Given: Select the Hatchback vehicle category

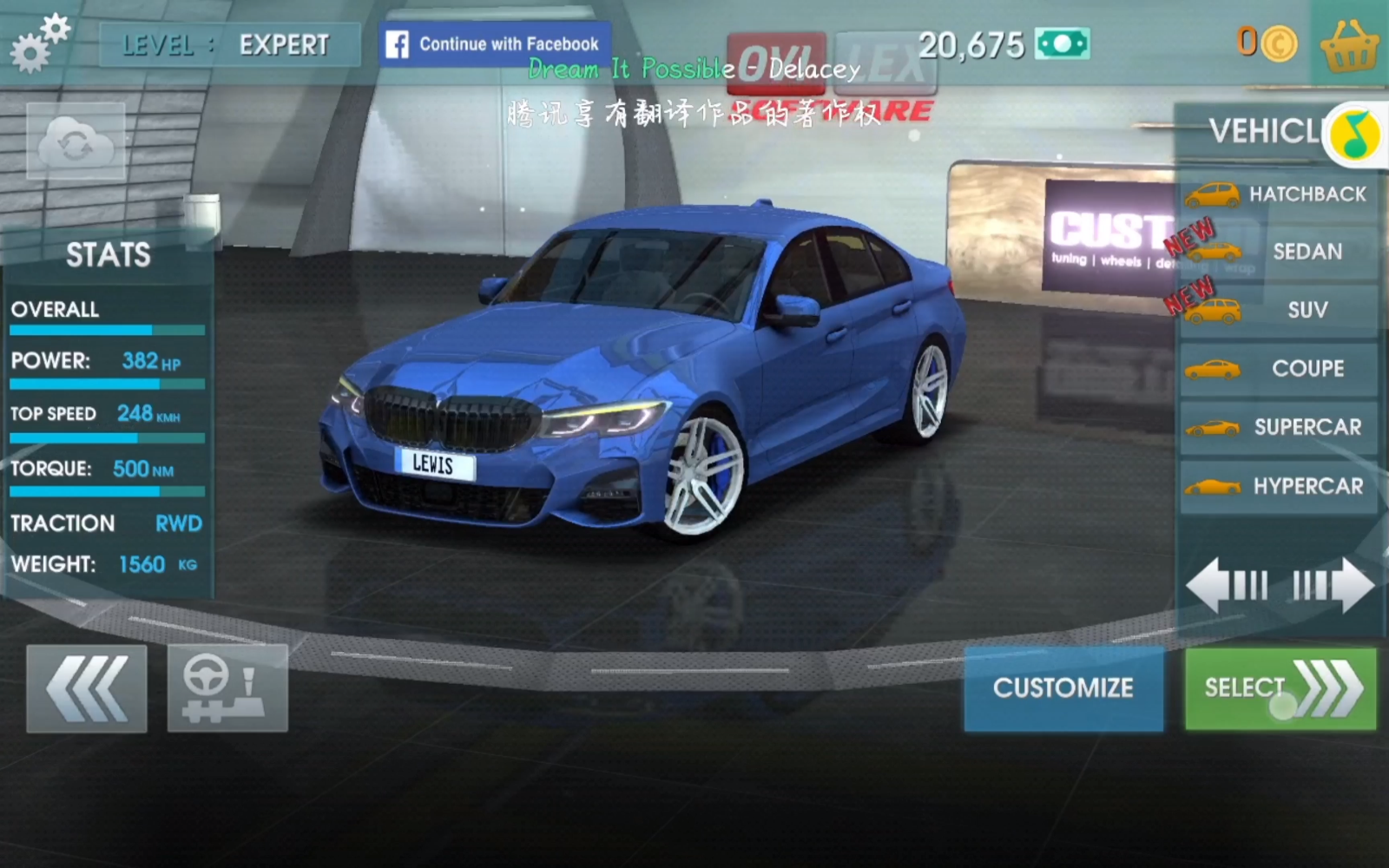Looking at the screenshot, I should [x=1278, y=194].
